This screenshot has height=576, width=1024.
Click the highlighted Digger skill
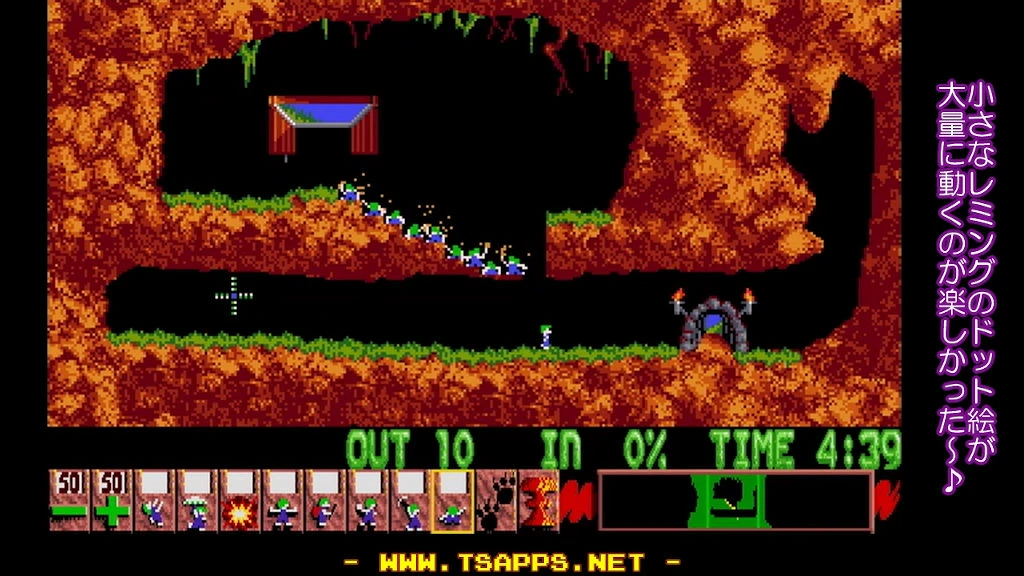click(452, 501)
